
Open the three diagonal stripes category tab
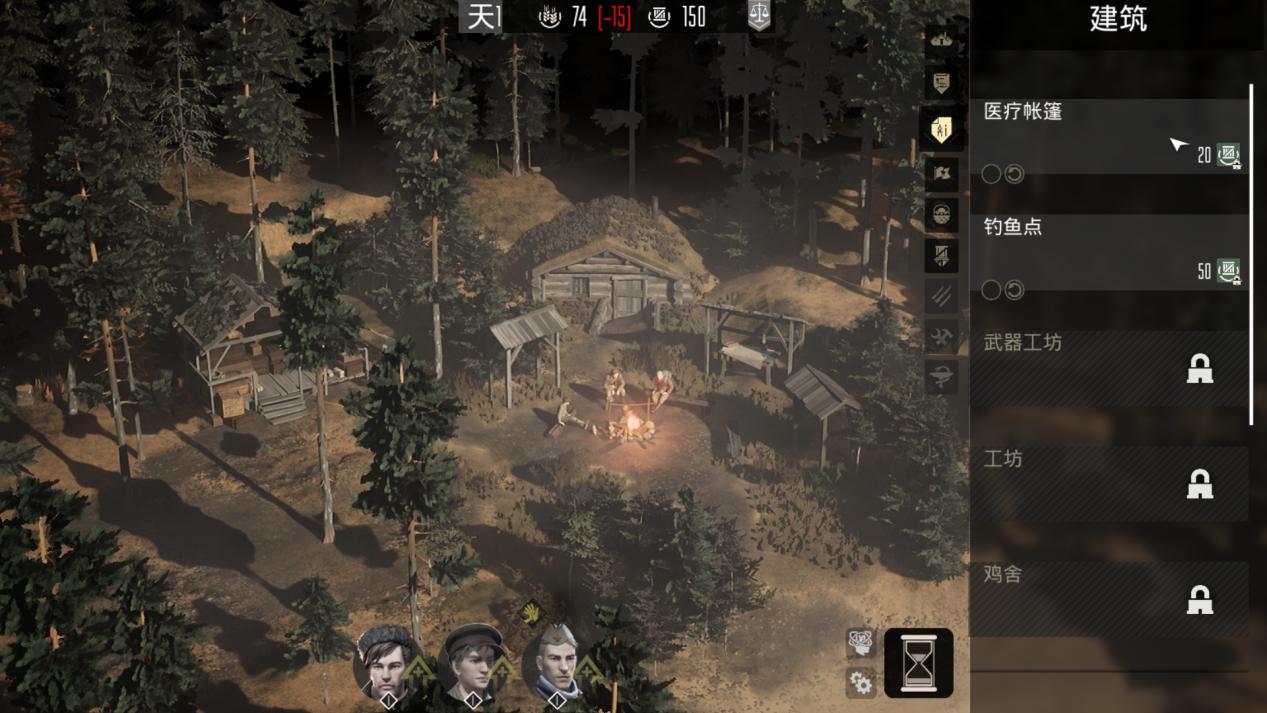click(x=941, y=295)
